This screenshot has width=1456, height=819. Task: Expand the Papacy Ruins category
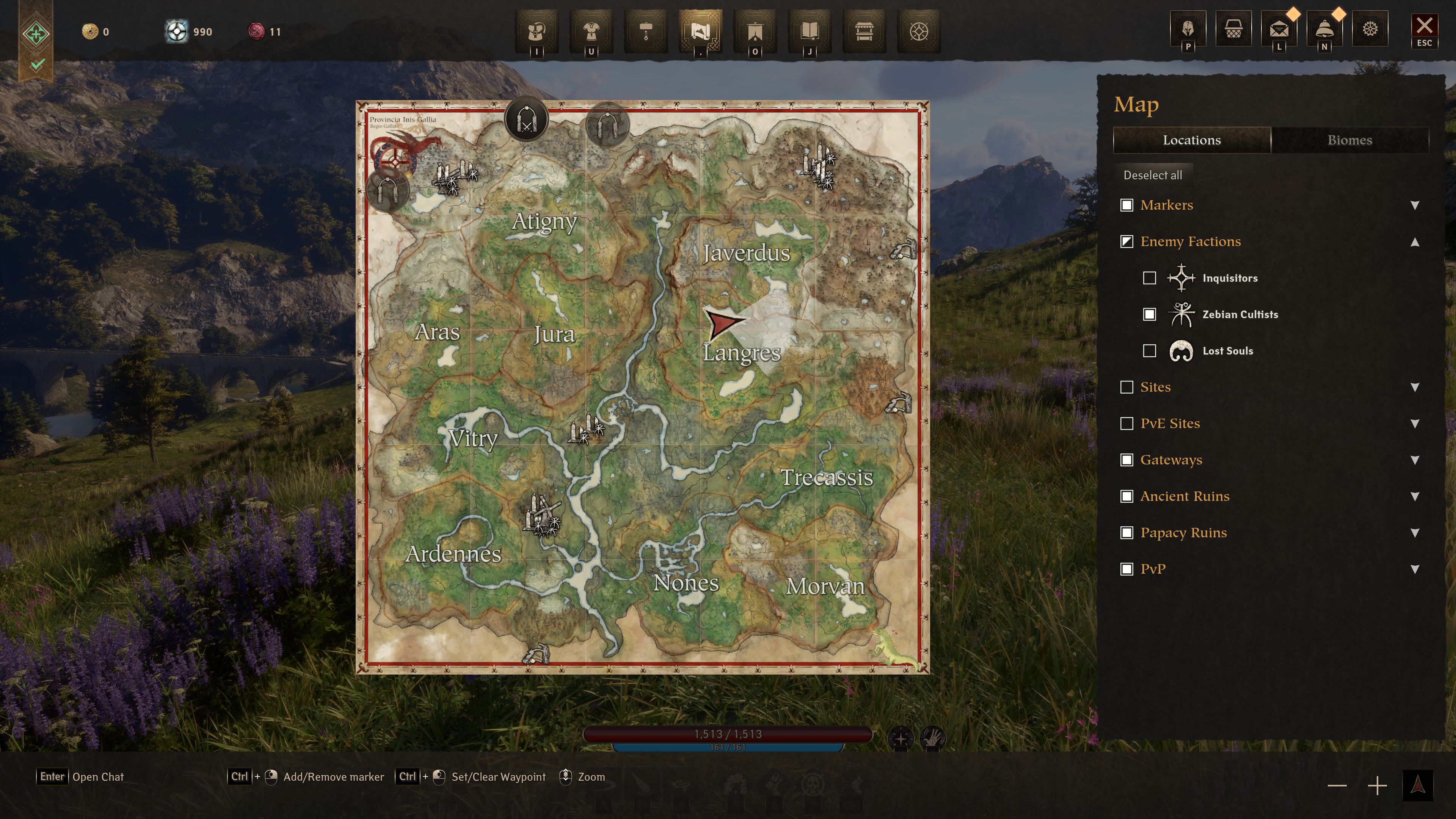tap(1415, 532)
